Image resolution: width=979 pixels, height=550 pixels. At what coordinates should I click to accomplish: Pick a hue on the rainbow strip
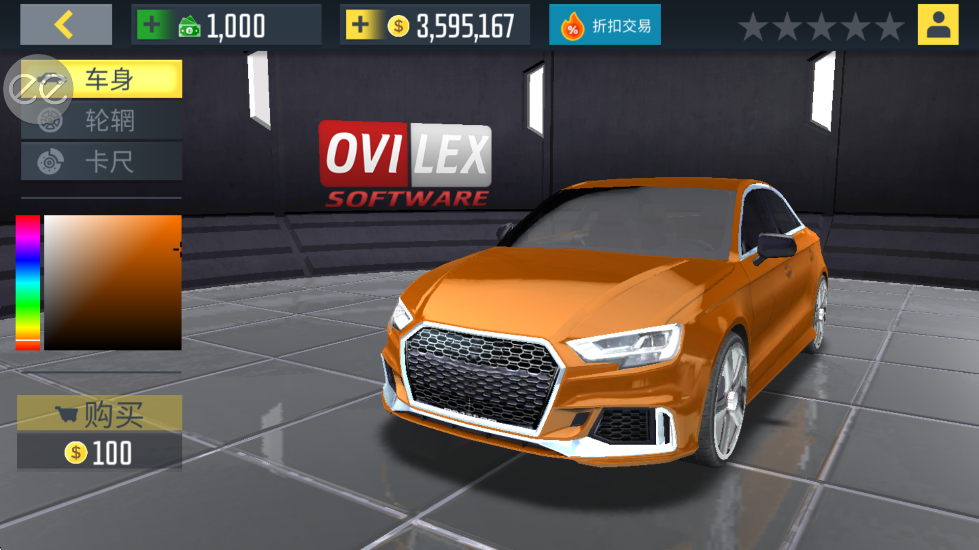coord(27,280)
